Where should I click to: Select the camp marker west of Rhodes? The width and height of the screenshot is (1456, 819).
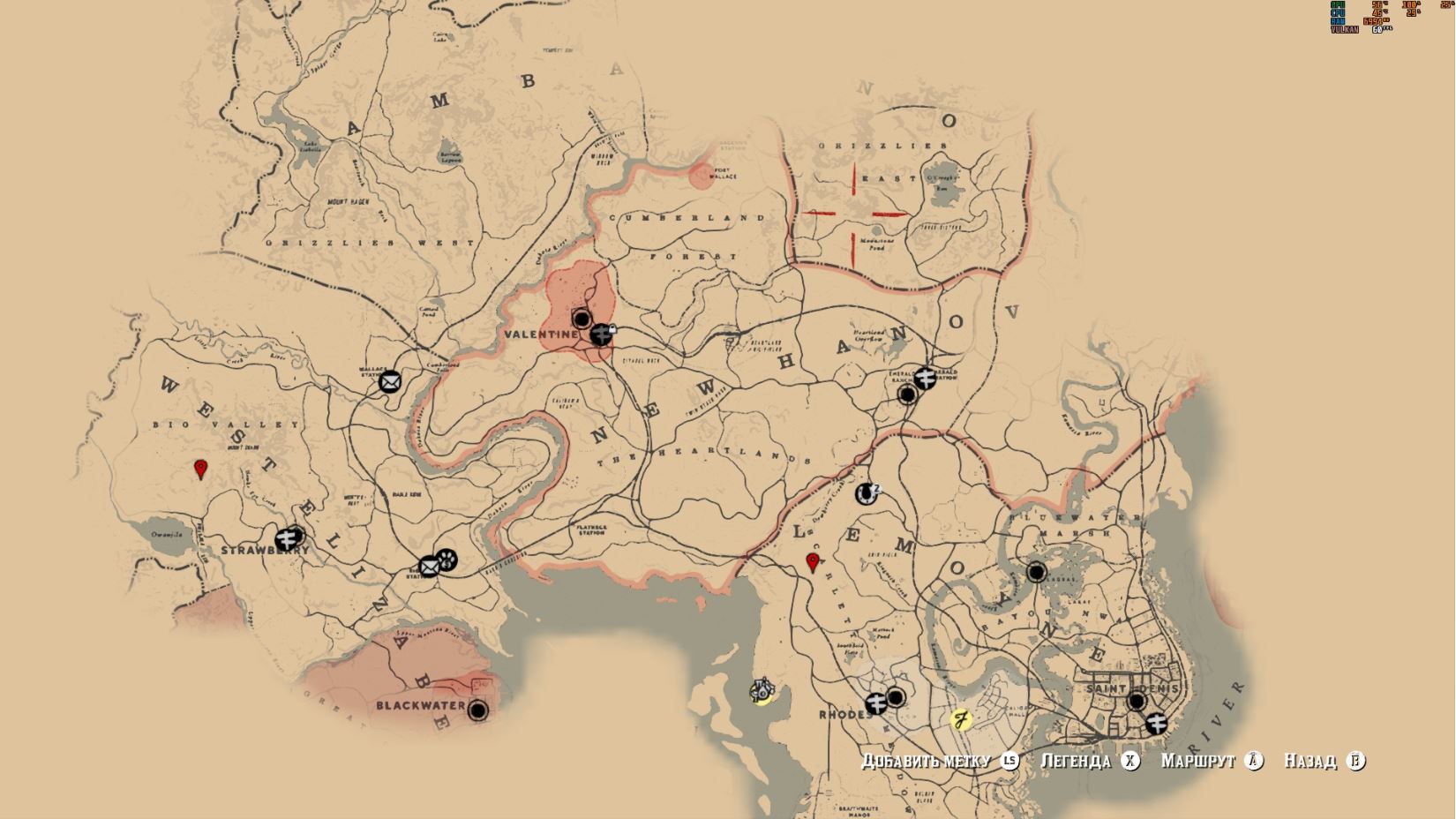(761, 690)
